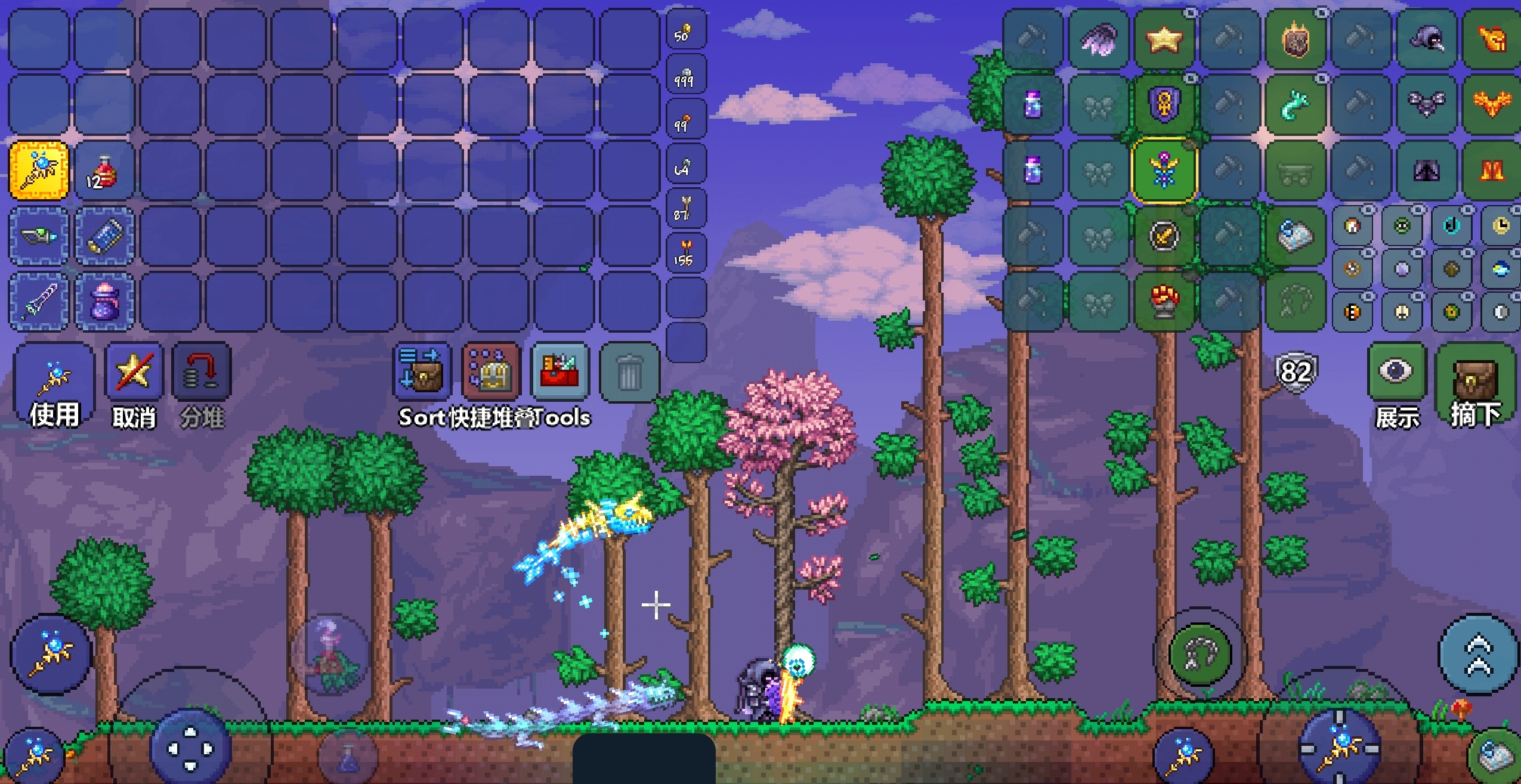Select the blue scroll item slot

(104, 236)
